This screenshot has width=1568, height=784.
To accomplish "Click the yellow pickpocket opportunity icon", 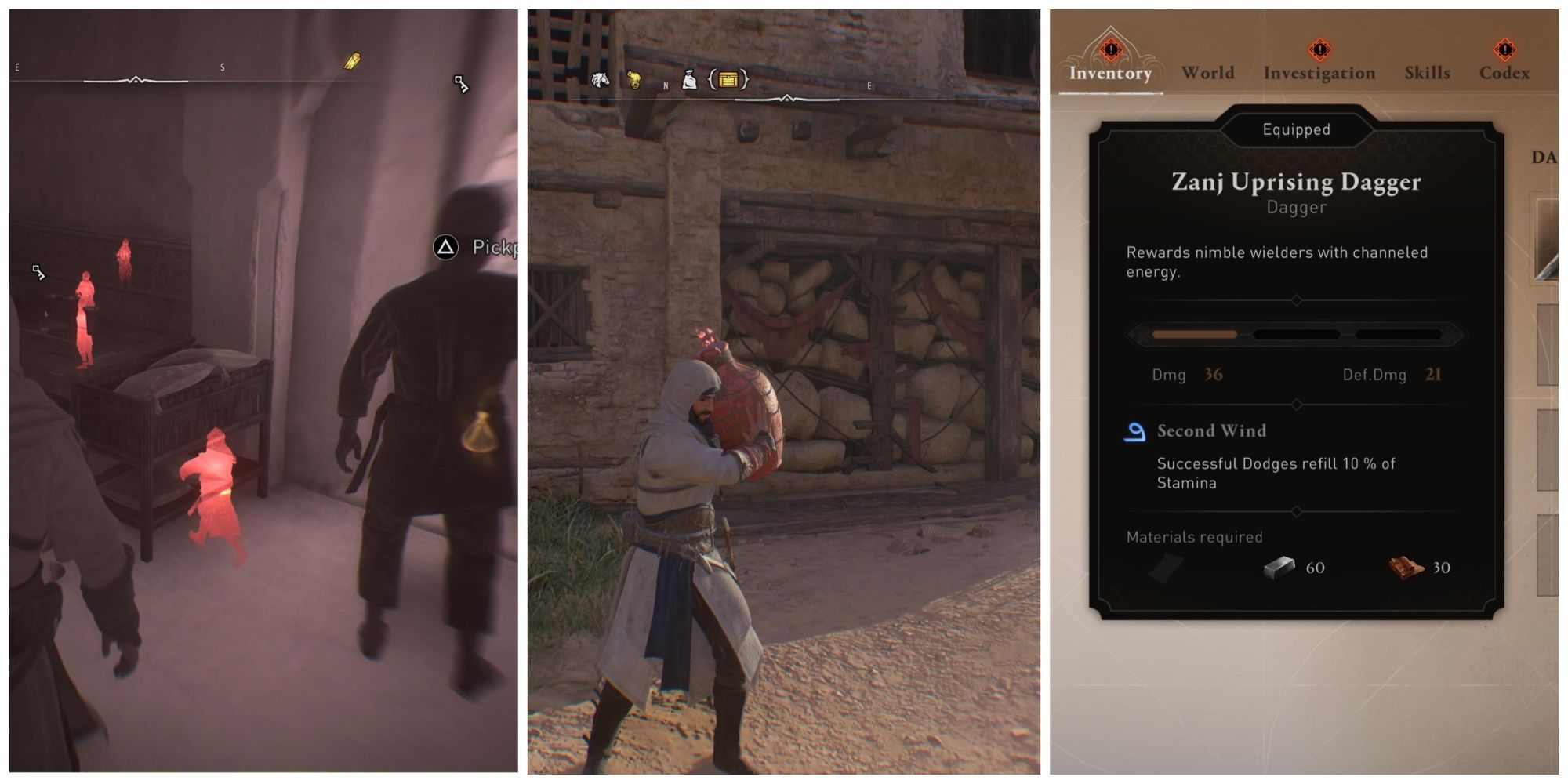I will pyautogui.click(x=353, y=62).
